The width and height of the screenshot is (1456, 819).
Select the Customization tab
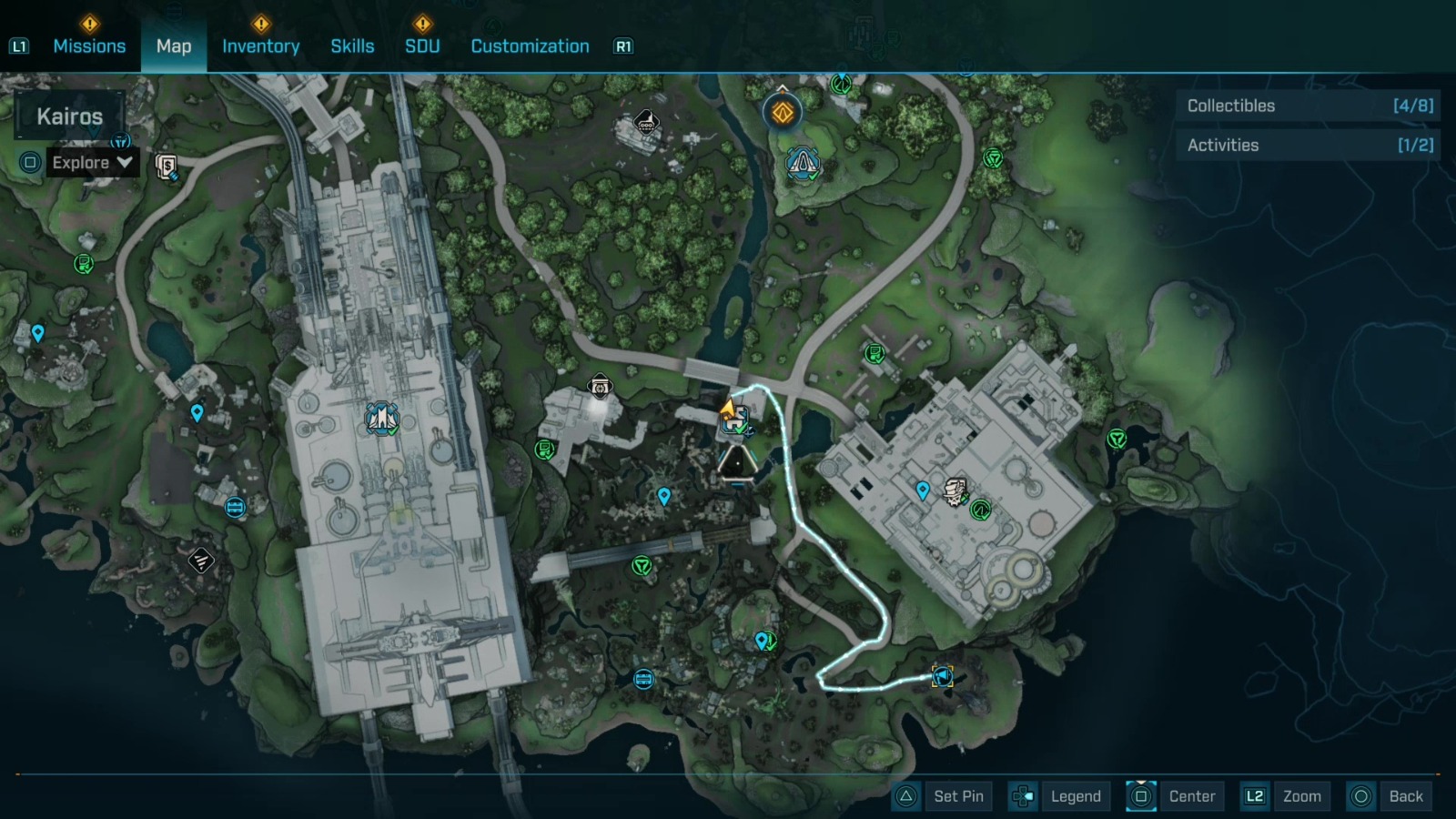coord(530,45)
